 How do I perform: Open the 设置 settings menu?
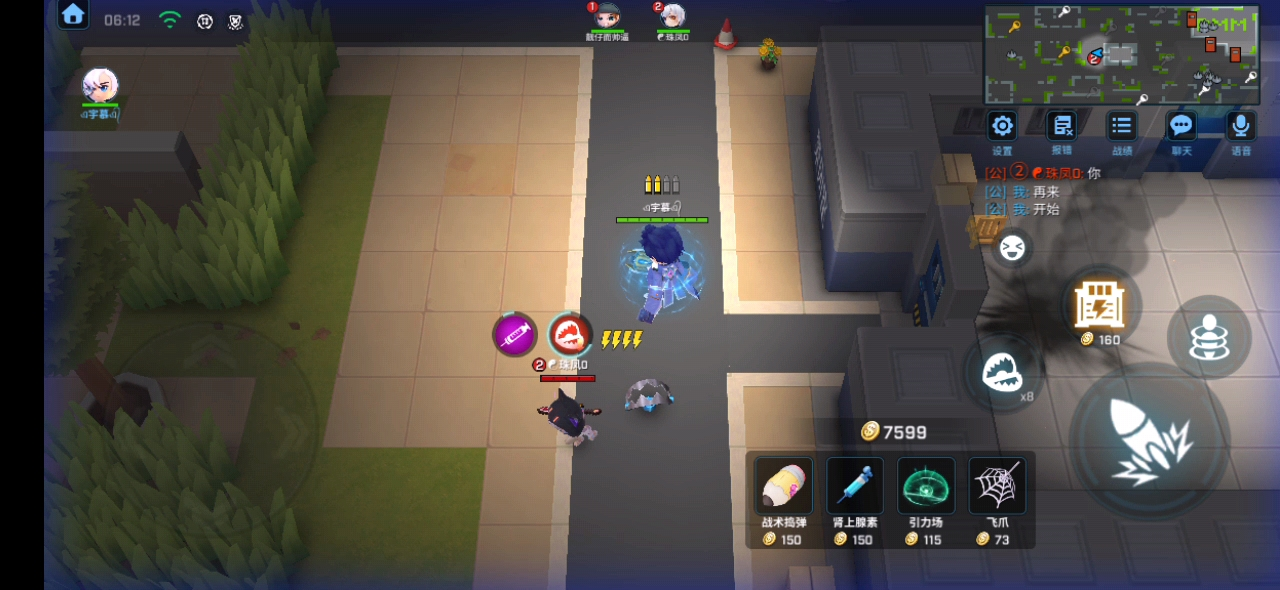pos(1002,127)
